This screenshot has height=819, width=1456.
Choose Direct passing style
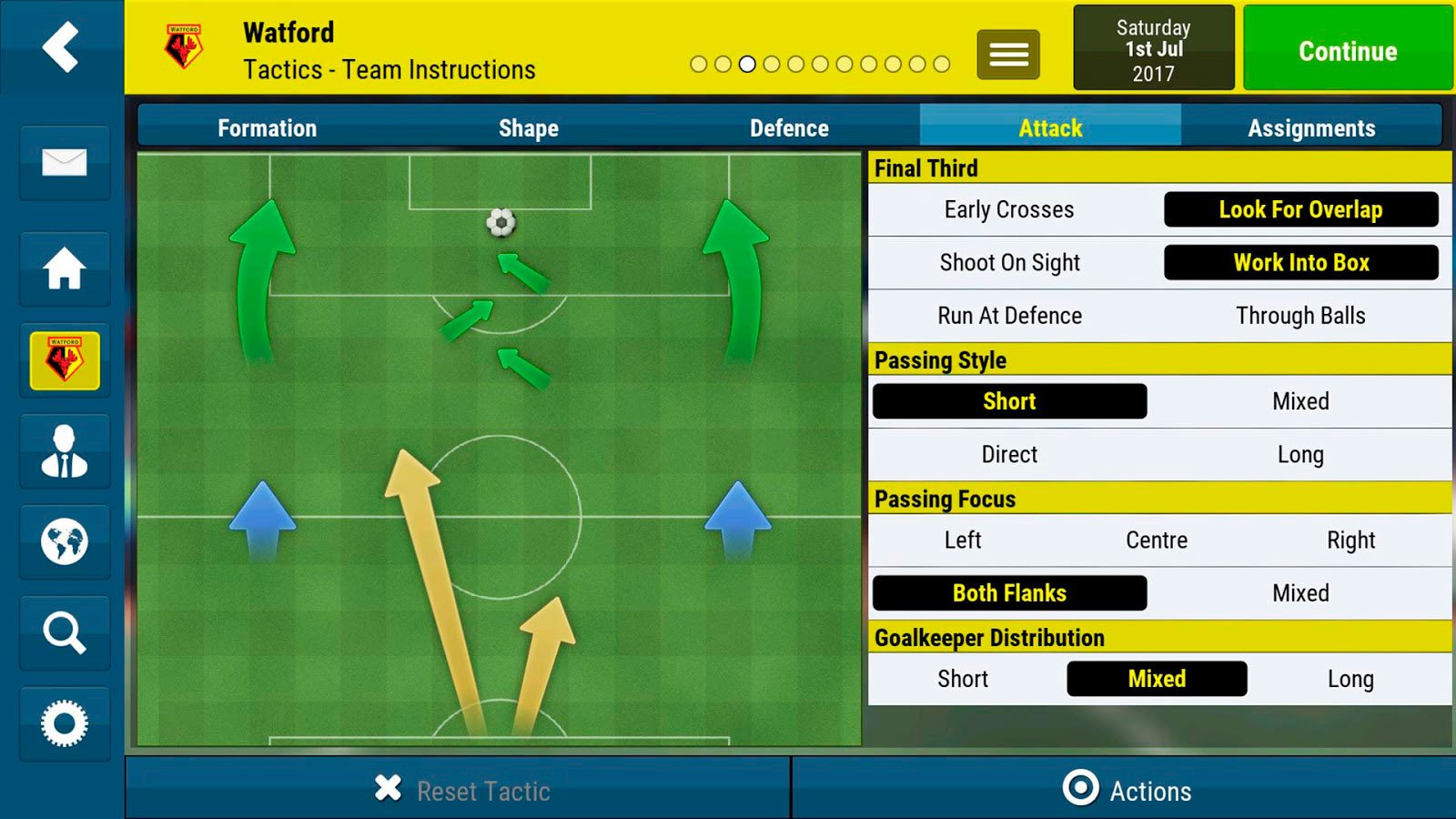[x=1008, y=454]
